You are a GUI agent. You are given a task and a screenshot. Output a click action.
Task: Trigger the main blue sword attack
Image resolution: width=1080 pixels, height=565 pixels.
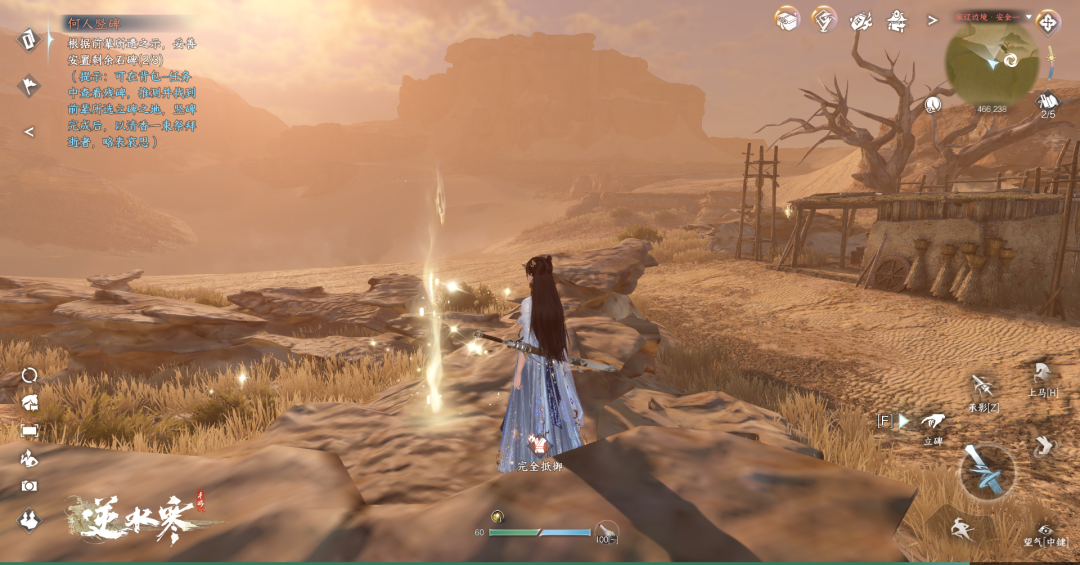click(x=987, y=471)
